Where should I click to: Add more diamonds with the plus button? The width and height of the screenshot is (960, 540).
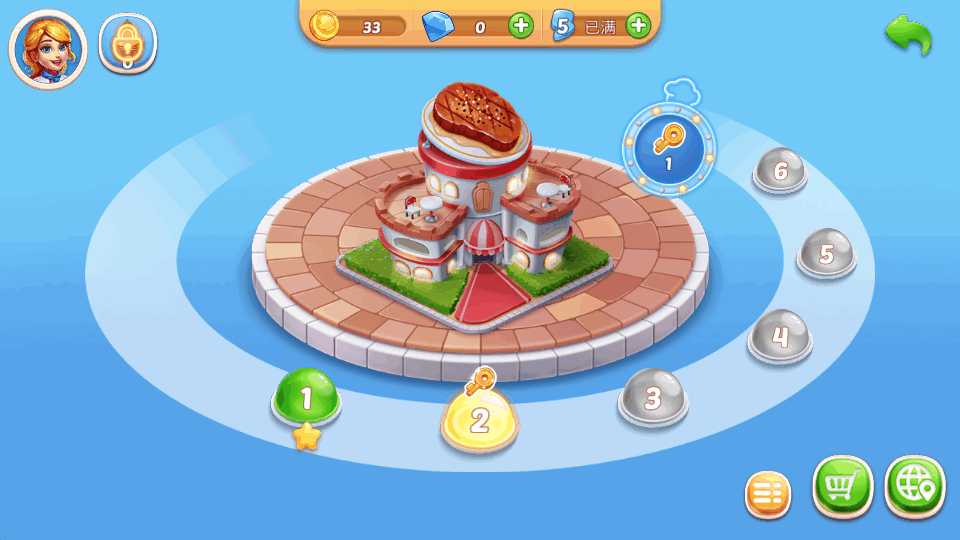[521, 26]
